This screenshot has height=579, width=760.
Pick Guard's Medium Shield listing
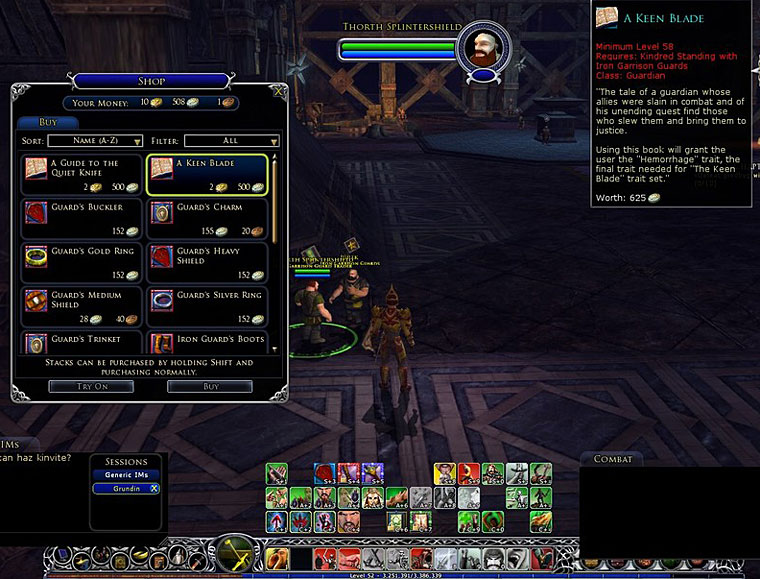pos(82,306)
